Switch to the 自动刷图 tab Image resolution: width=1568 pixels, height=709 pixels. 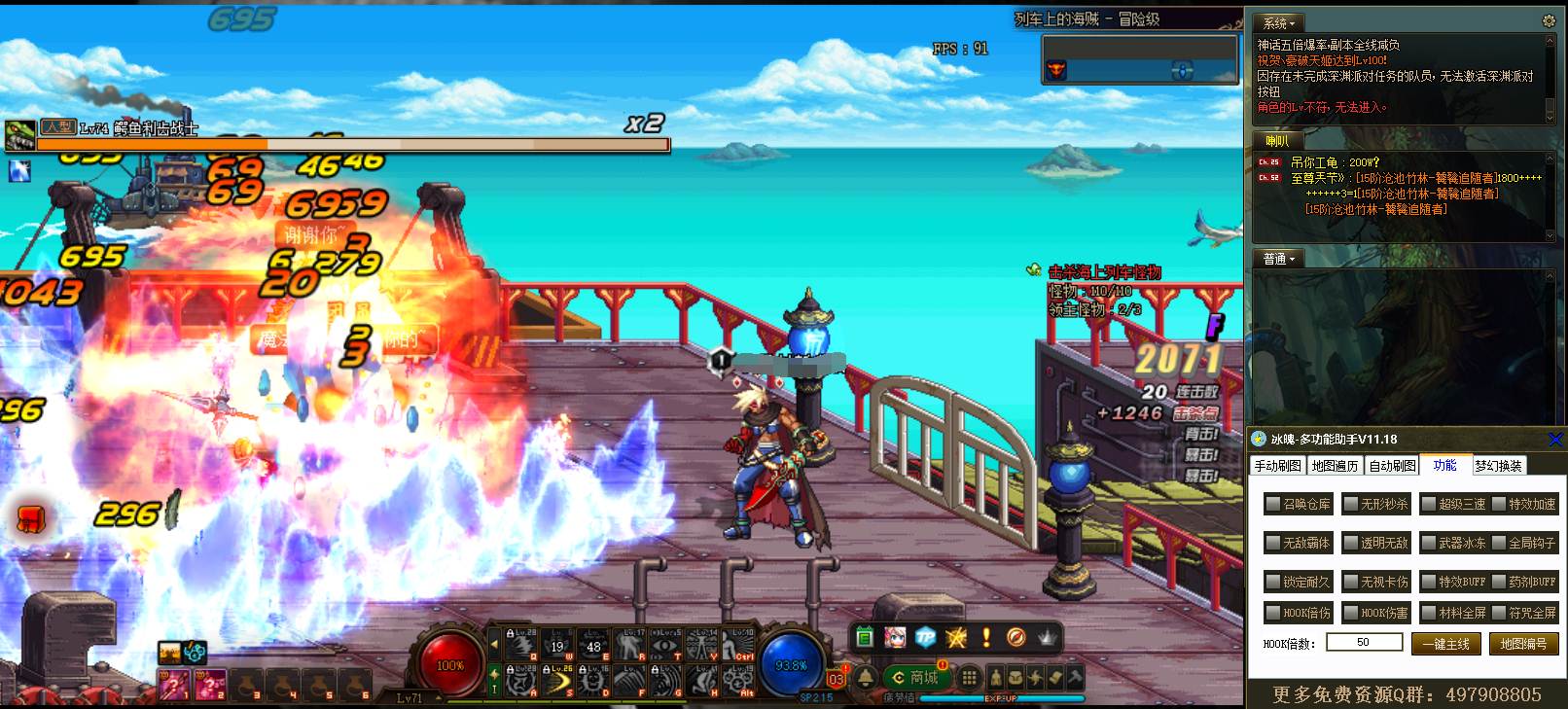coord(1392,466)
